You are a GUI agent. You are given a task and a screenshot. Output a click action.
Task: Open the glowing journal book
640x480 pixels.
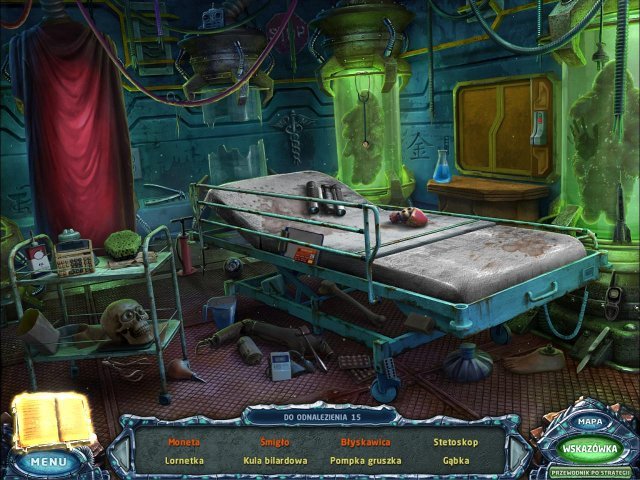pyautogui.click(x=52, y=418)
